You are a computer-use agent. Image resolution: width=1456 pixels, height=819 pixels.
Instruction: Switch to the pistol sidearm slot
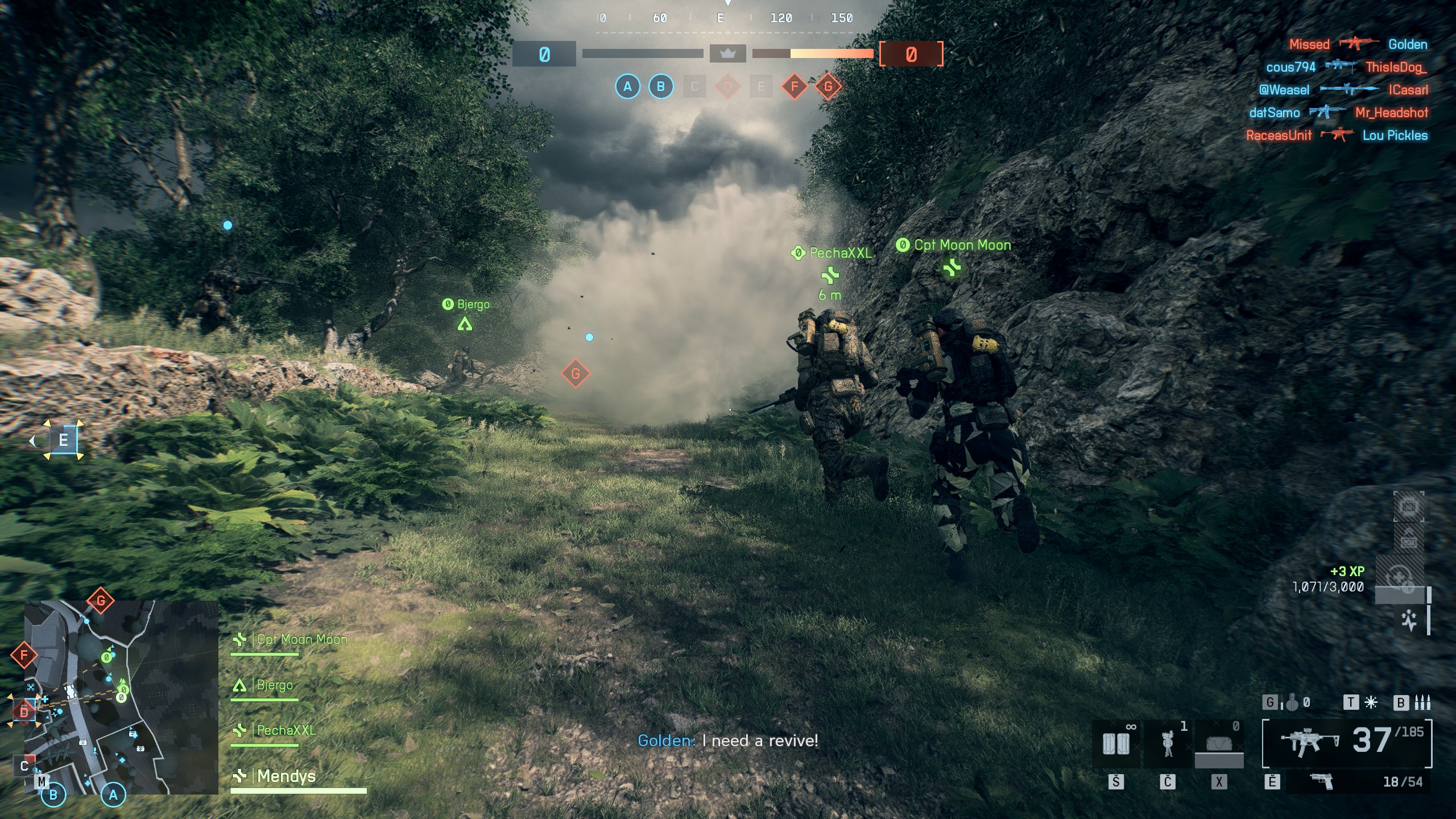click(1321, 782)
